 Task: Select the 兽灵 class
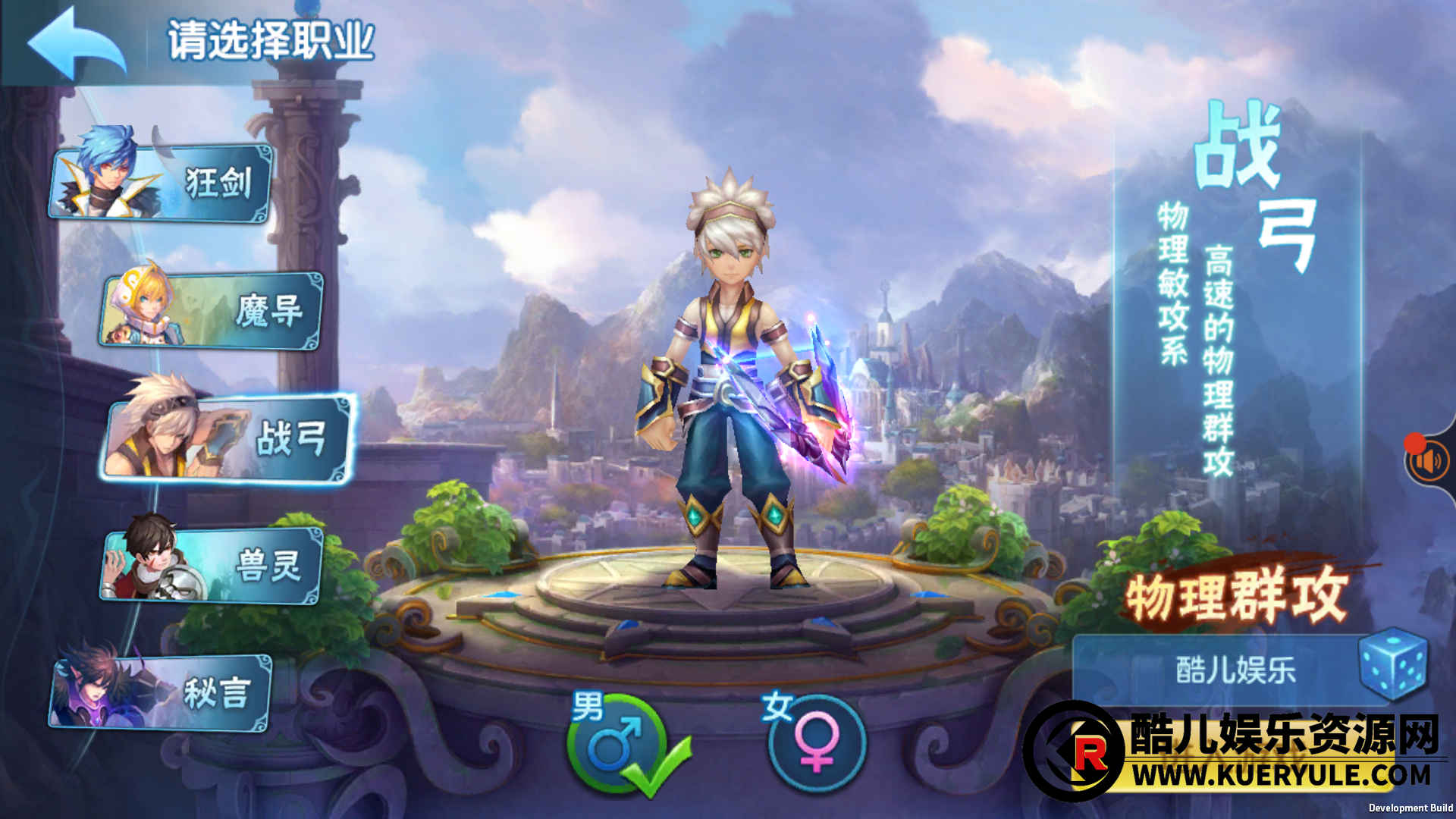[212, 566]
